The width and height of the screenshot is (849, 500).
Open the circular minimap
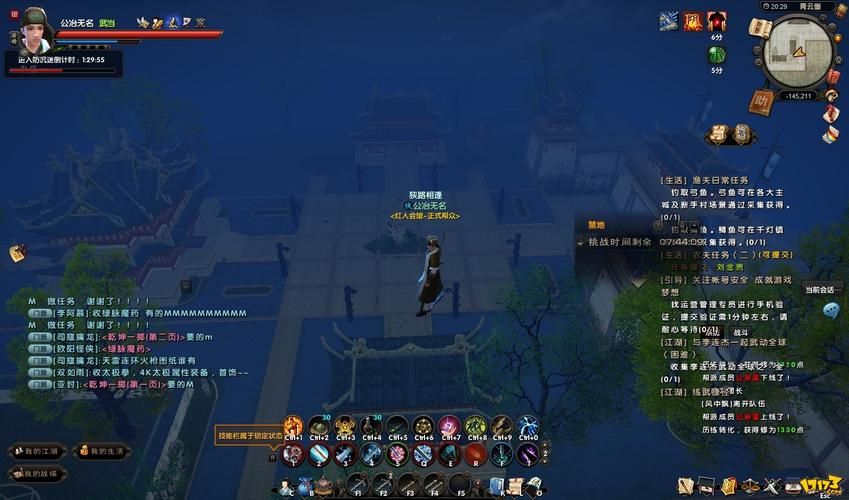796,52
